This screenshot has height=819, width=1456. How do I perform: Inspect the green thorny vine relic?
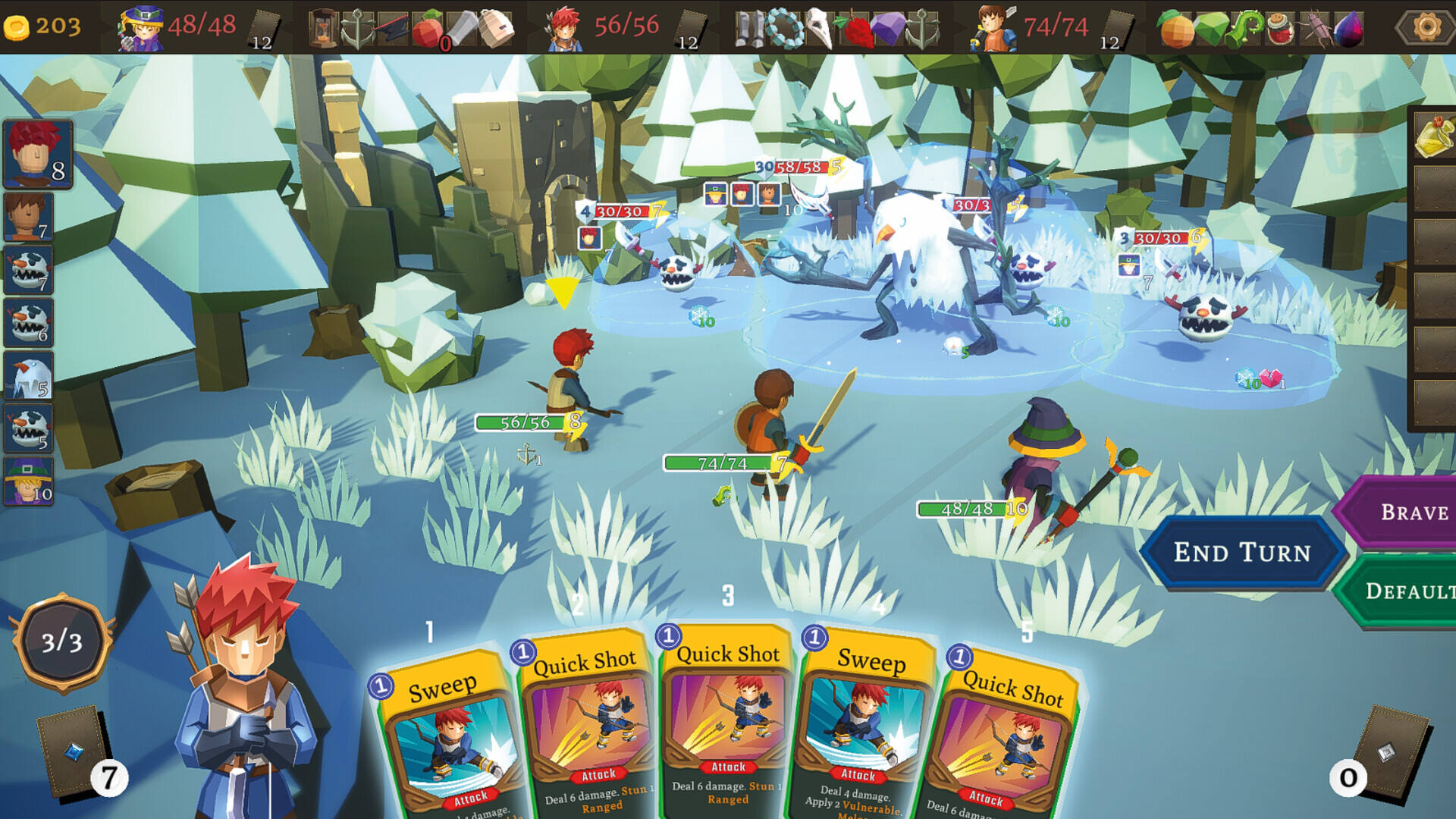point(1244,29)
